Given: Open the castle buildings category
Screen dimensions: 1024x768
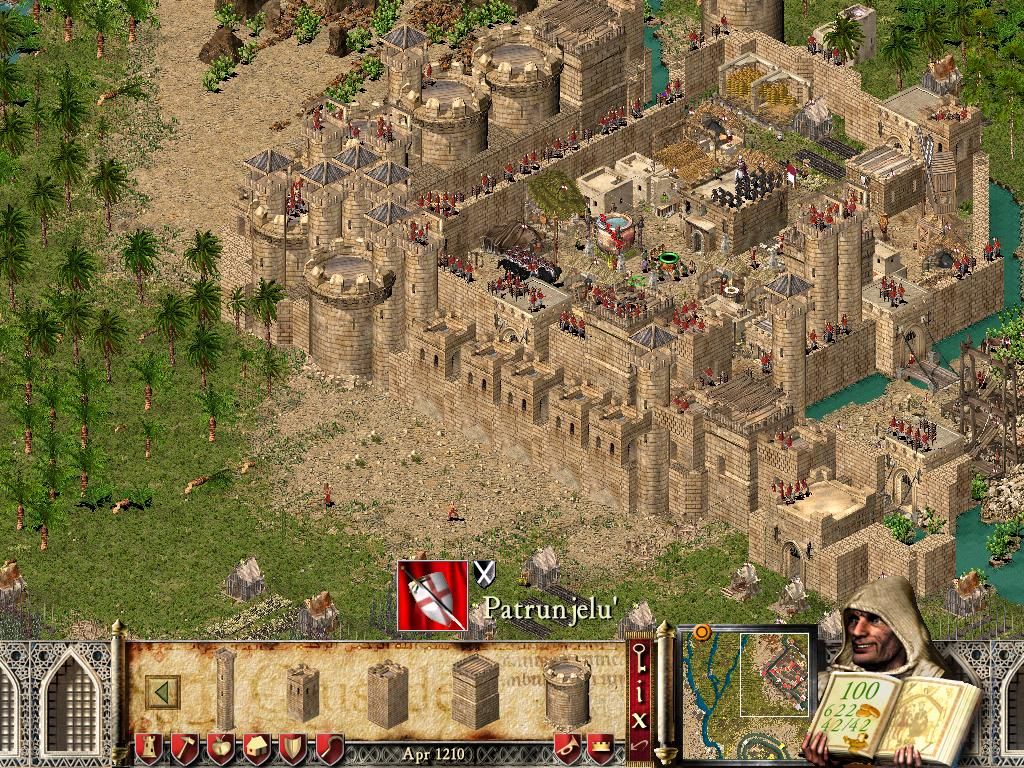Looking at the screenshot, I should tap(150, 747).
